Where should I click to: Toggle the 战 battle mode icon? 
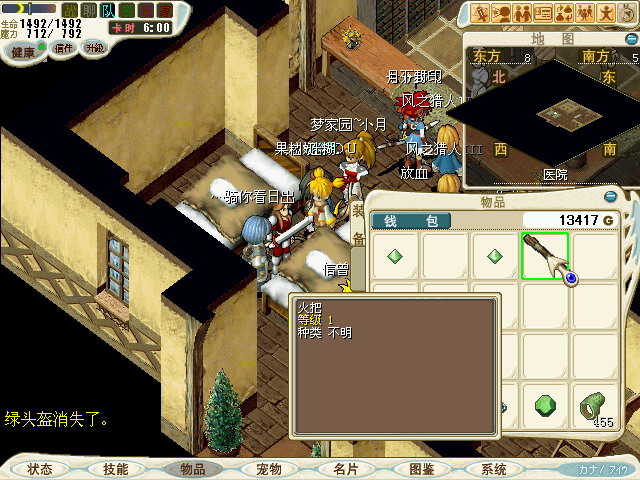70,10
